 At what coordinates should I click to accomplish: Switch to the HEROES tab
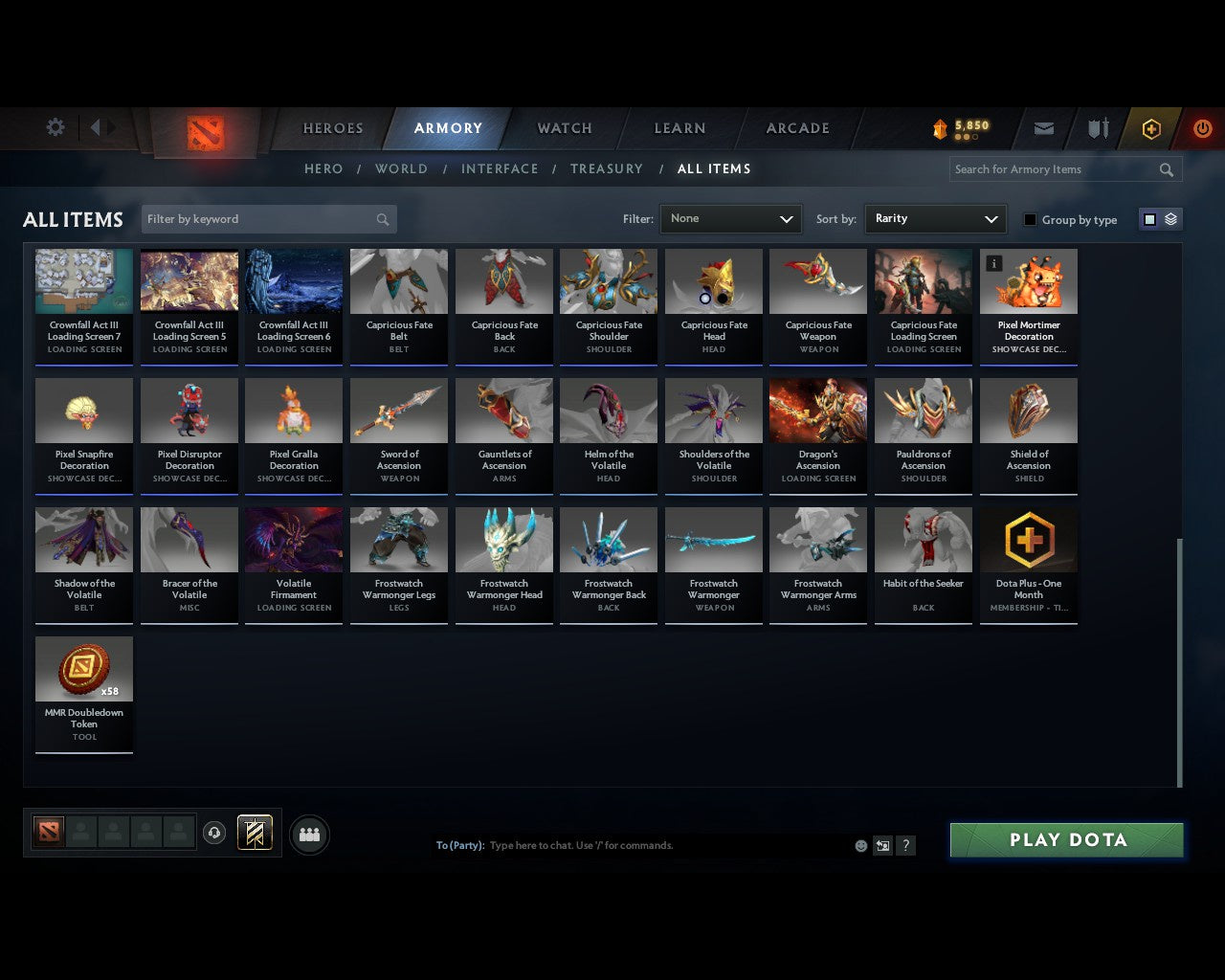[332, 127]
